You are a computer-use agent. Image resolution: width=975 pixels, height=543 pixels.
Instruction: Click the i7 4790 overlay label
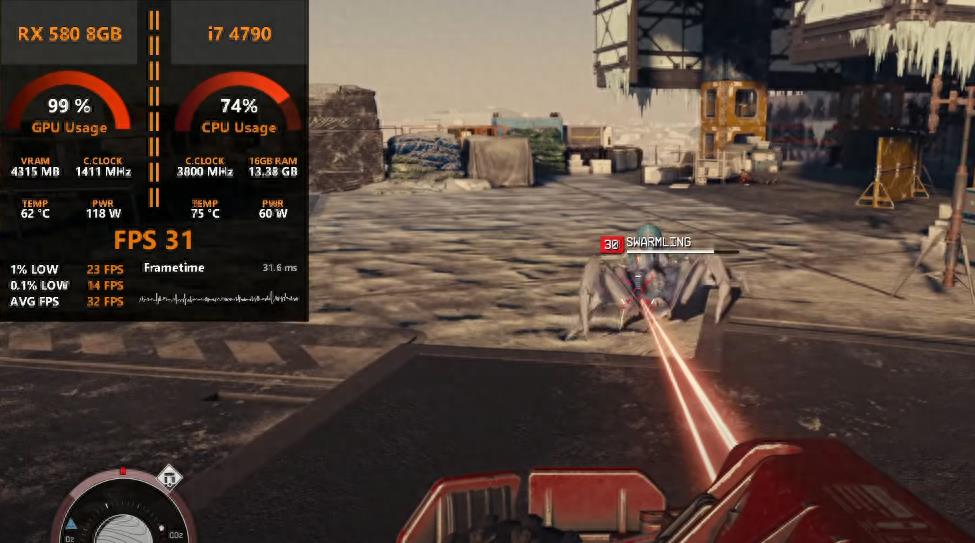(x=239, y=34)
